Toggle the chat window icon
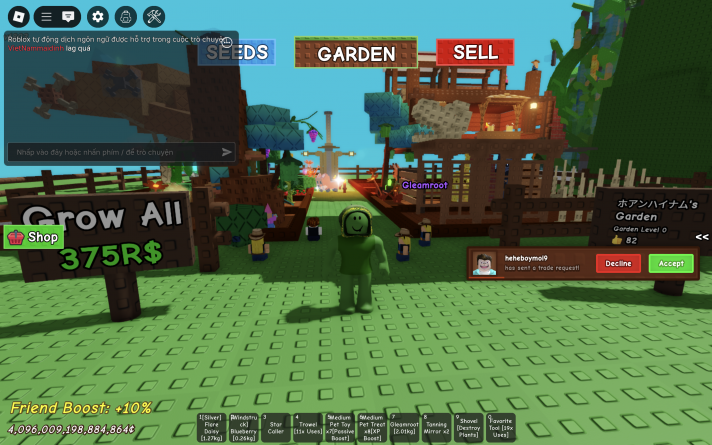Viewport: 712px width, 445px height. click(x=68, y=16)
